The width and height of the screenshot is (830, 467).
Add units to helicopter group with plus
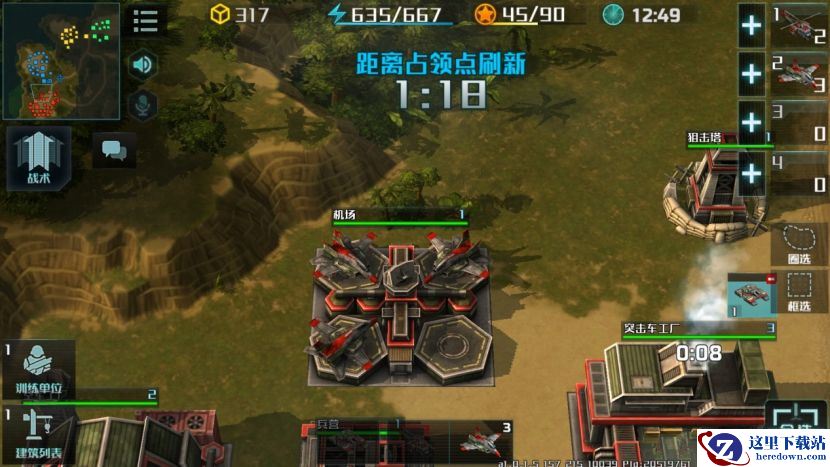pyautogui.click(x=751, y=26)
